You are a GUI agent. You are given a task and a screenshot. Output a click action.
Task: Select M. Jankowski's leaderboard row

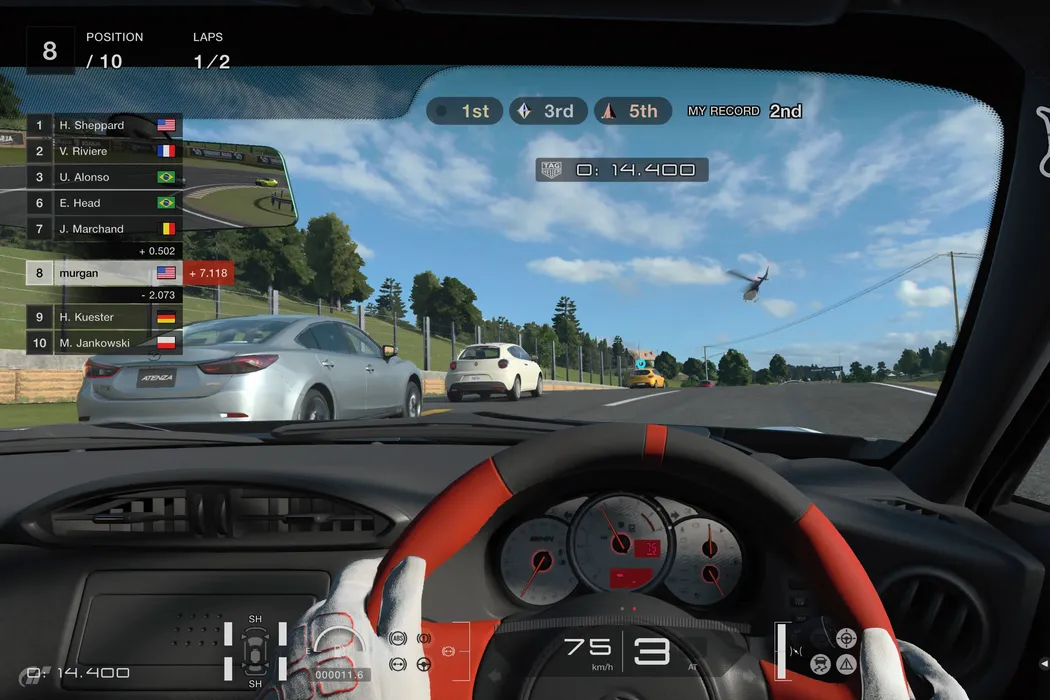coord(104,343)
